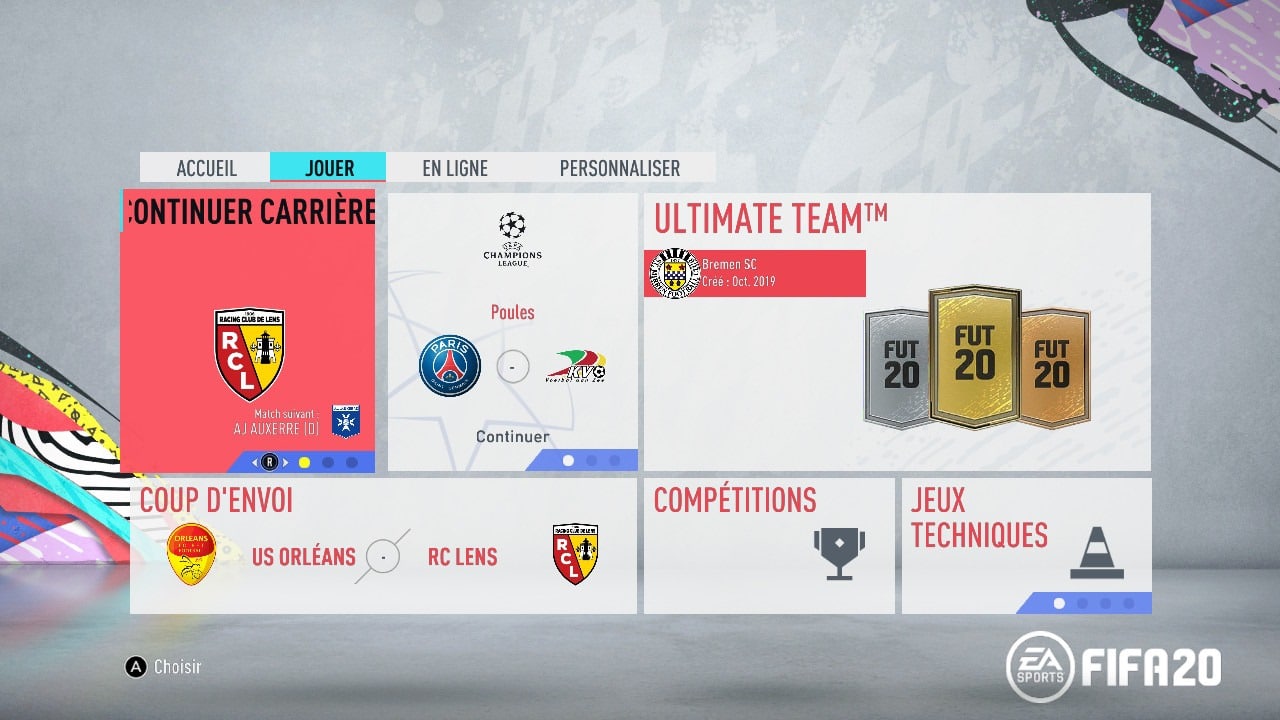Image resolution: width=1280 pixels, height=720 pixels.
Task: Open the Continuer Carrière tile
Action: (x=248, y=330)
